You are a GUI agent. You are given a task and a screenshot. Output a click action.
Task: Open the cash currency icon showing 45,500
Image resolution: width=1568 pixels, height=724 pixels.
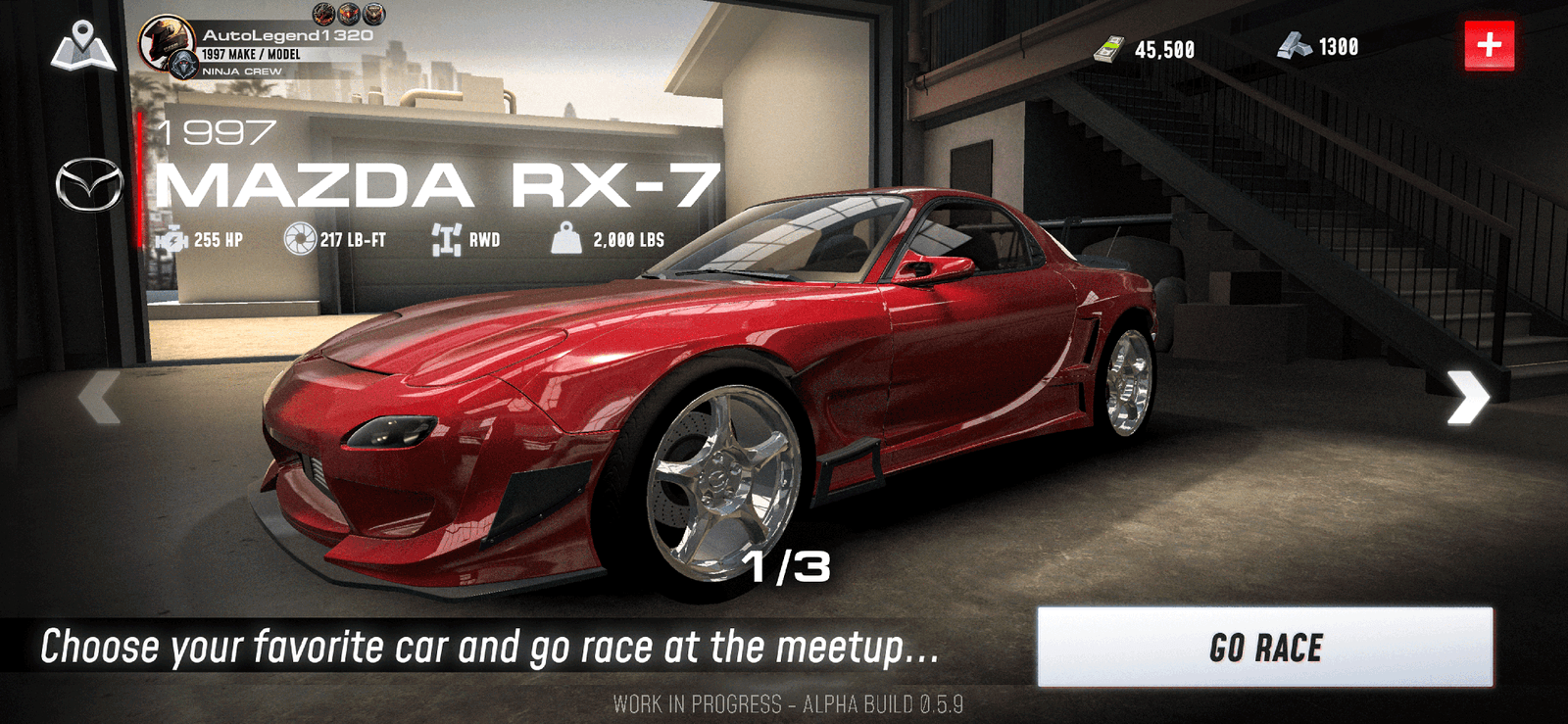[x=1108, y=45]
